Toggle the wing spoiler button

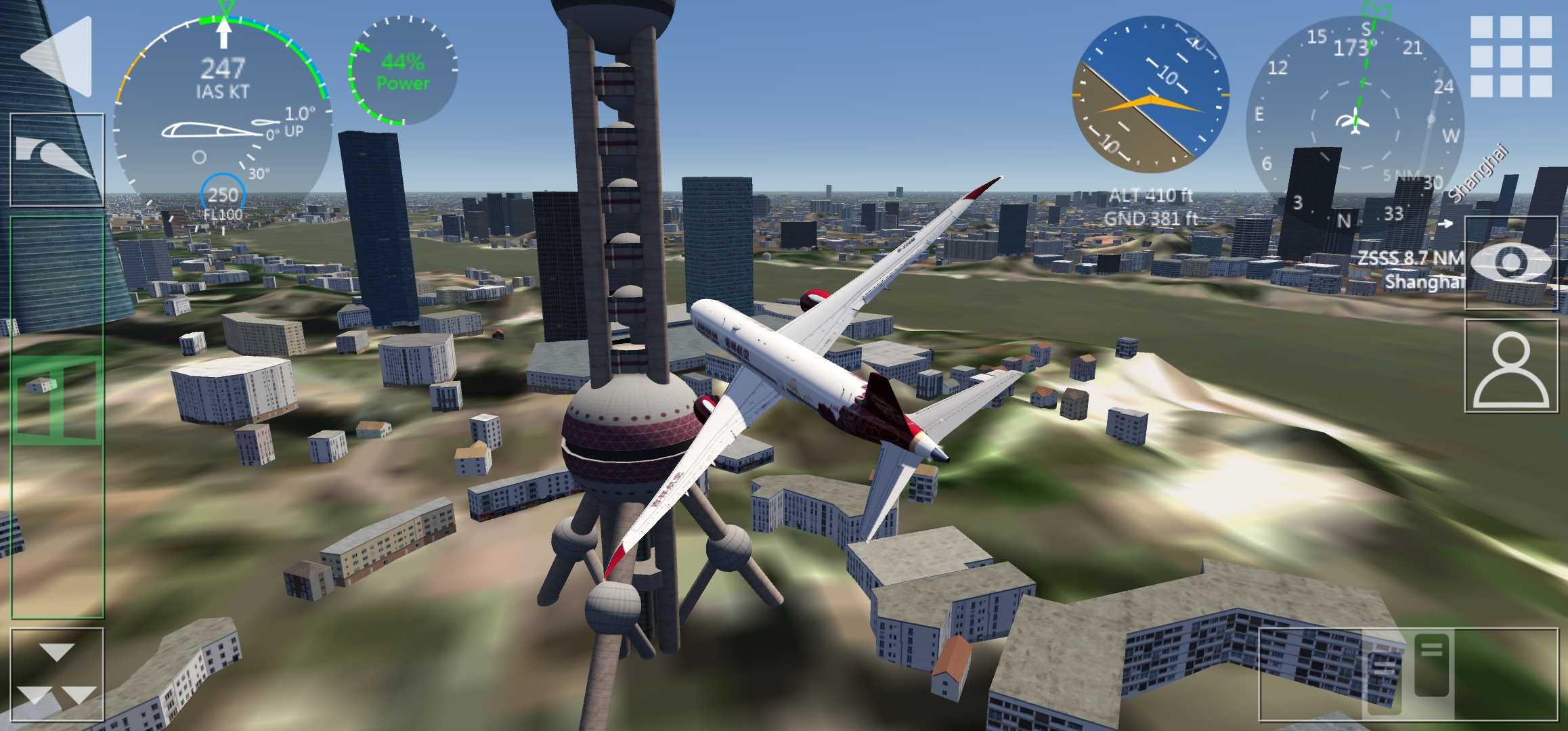point(57,160)
